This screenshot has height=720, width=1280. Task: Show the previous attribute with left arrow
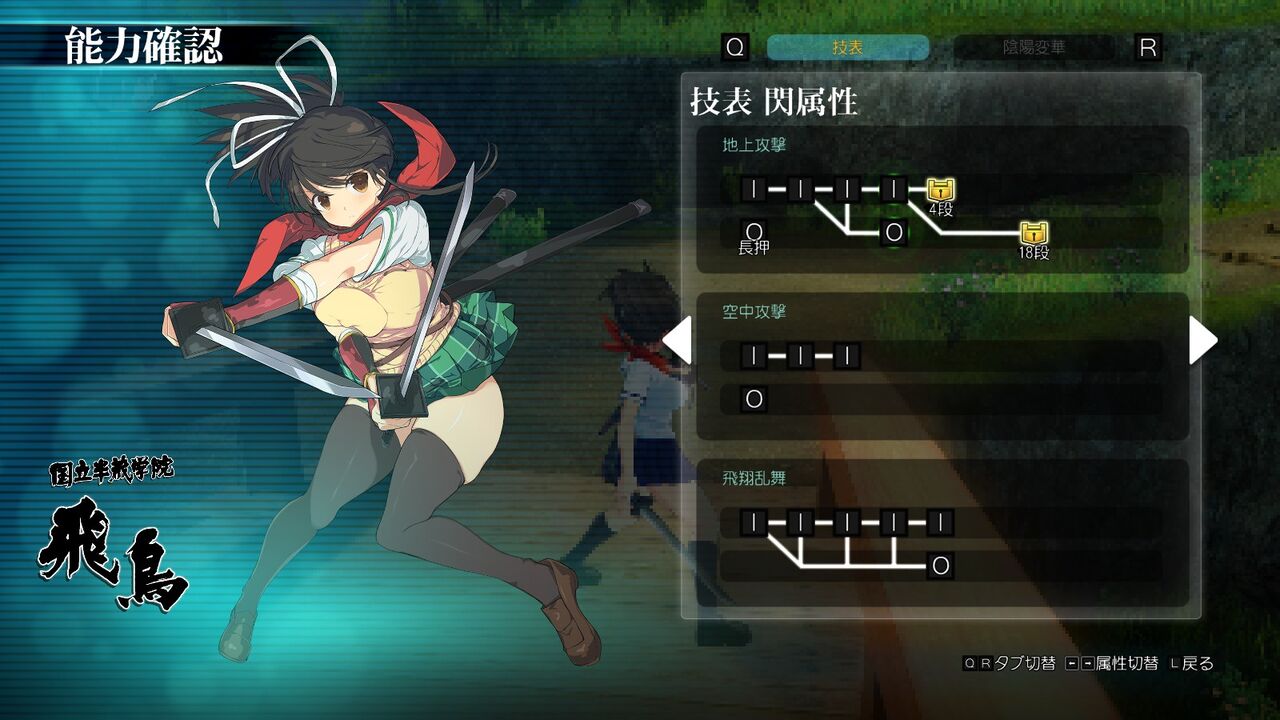pyautogui.click(x=677, y=340)
